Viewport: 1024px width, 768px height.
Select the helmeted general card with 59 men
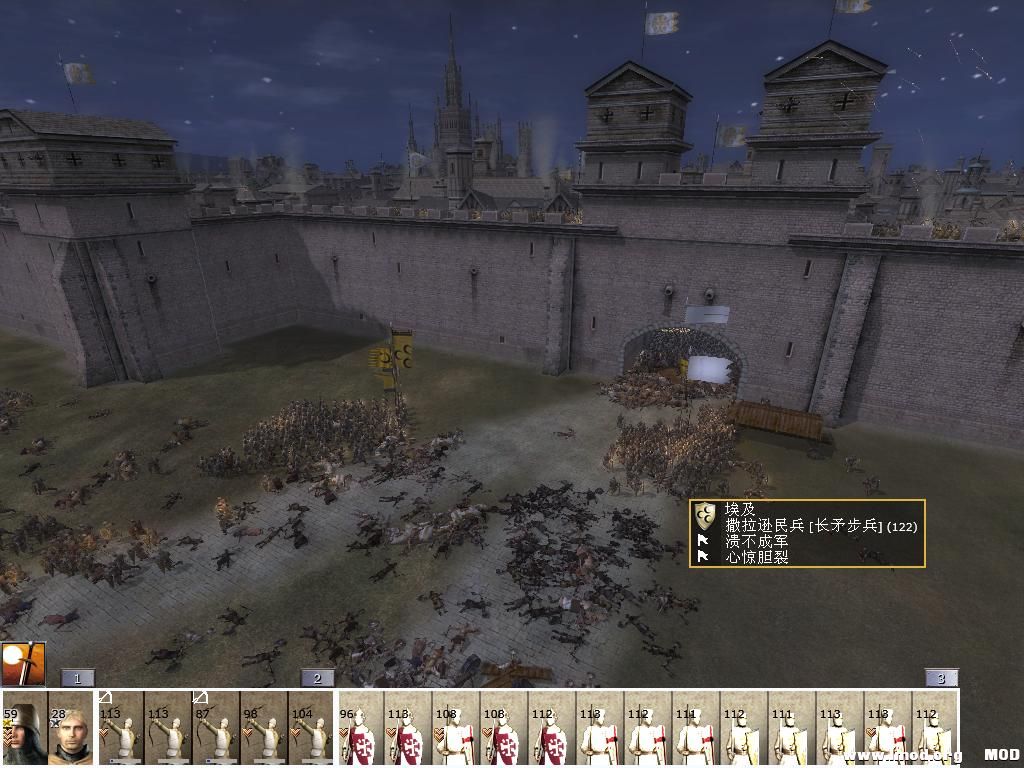(x=24, y=729)
